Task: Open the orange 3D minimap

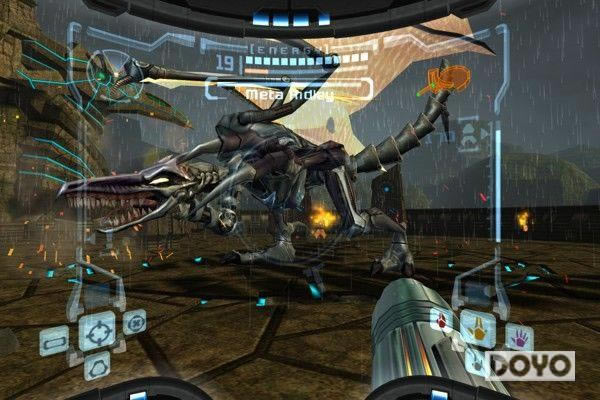Action: point(447,79)
